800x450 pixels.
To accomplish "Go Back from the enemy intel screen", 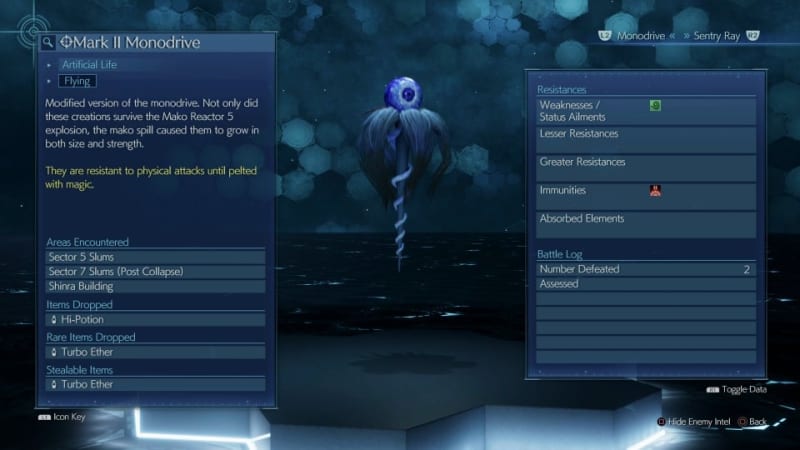I will tap(757, 422).
